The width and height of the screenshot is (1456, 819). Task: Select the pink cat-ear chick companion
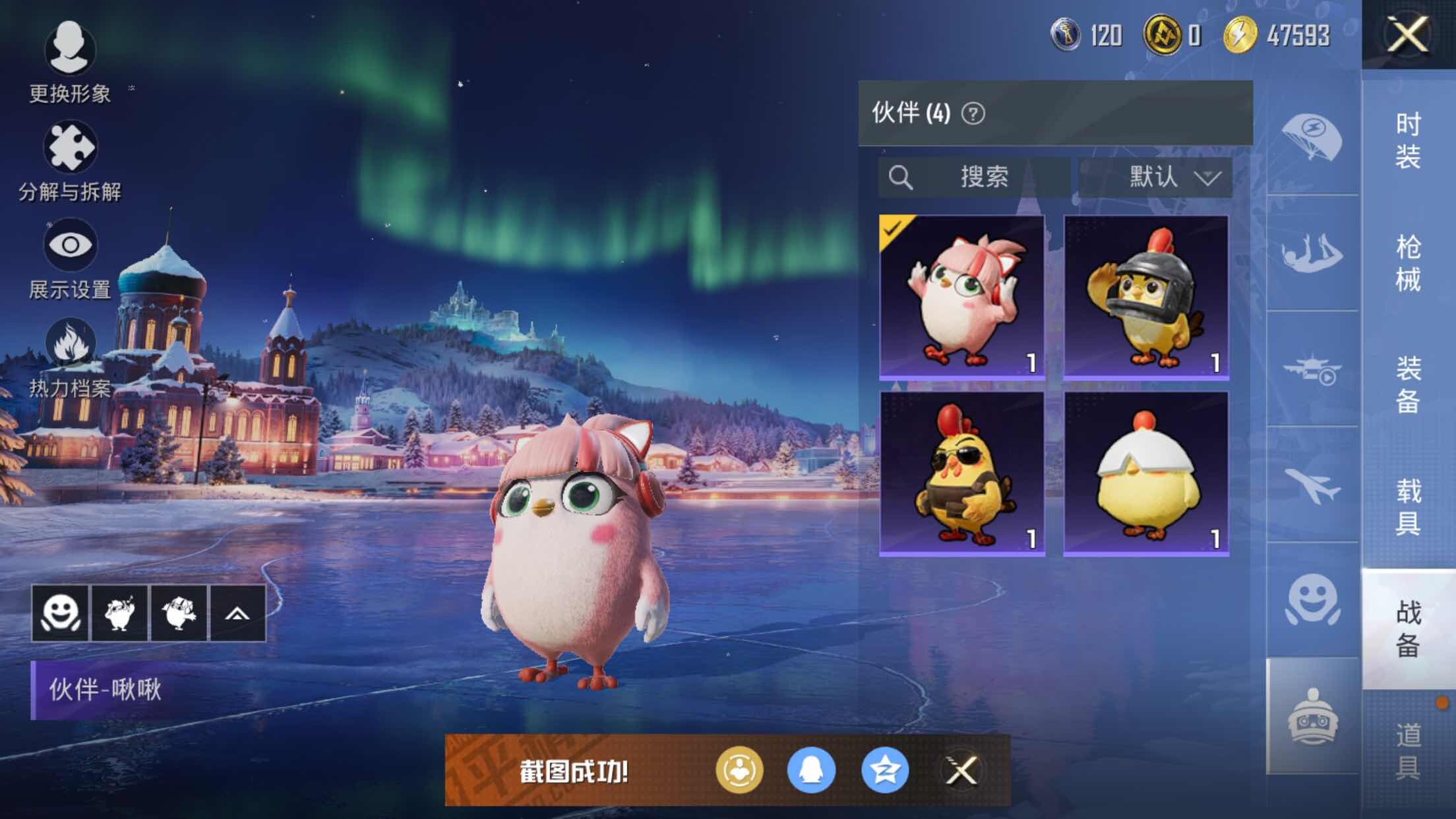(x=961, y=297)
